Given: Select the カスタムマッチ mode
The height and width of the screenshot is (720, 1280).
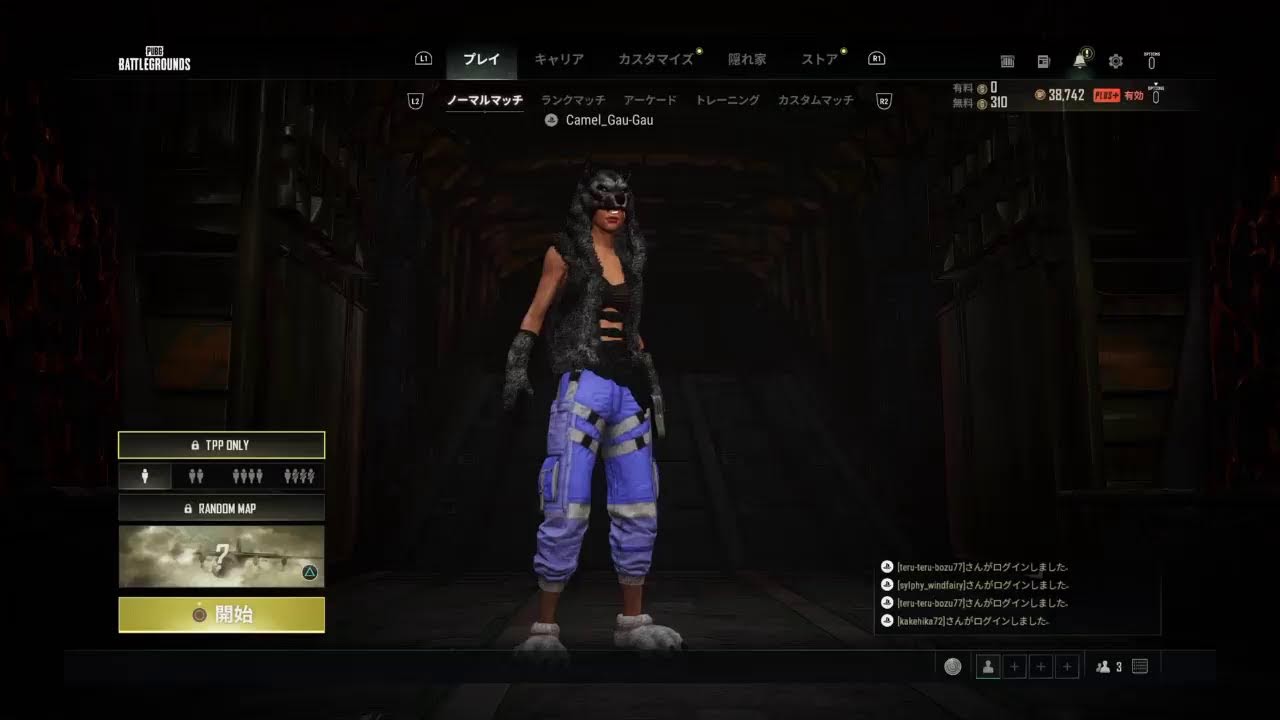Looking at the screenshot, I should (816, 100).
